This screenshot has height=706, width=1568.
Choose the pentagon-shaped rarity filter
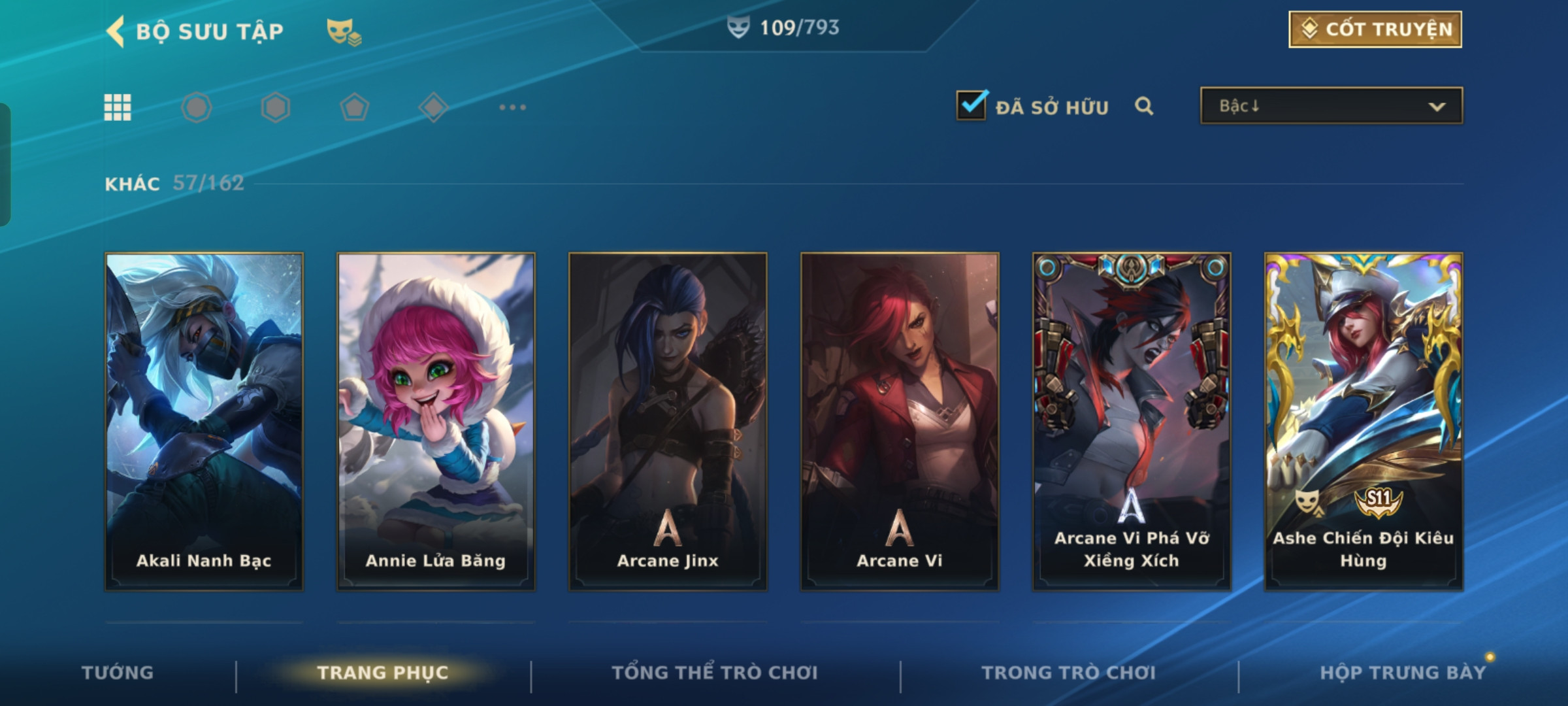(x=354, y=107)
